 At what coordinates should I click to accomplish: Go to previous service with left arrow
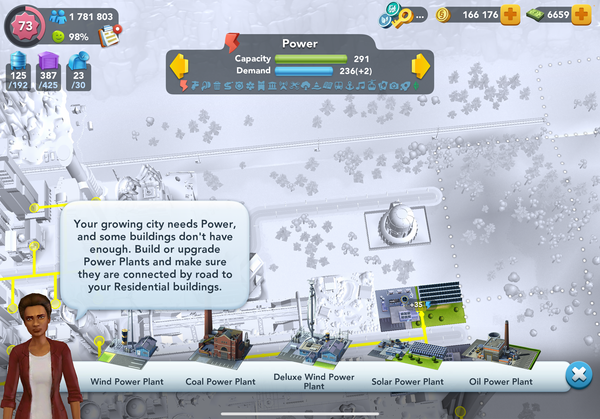pyautogui.click(x=181, y=67)
